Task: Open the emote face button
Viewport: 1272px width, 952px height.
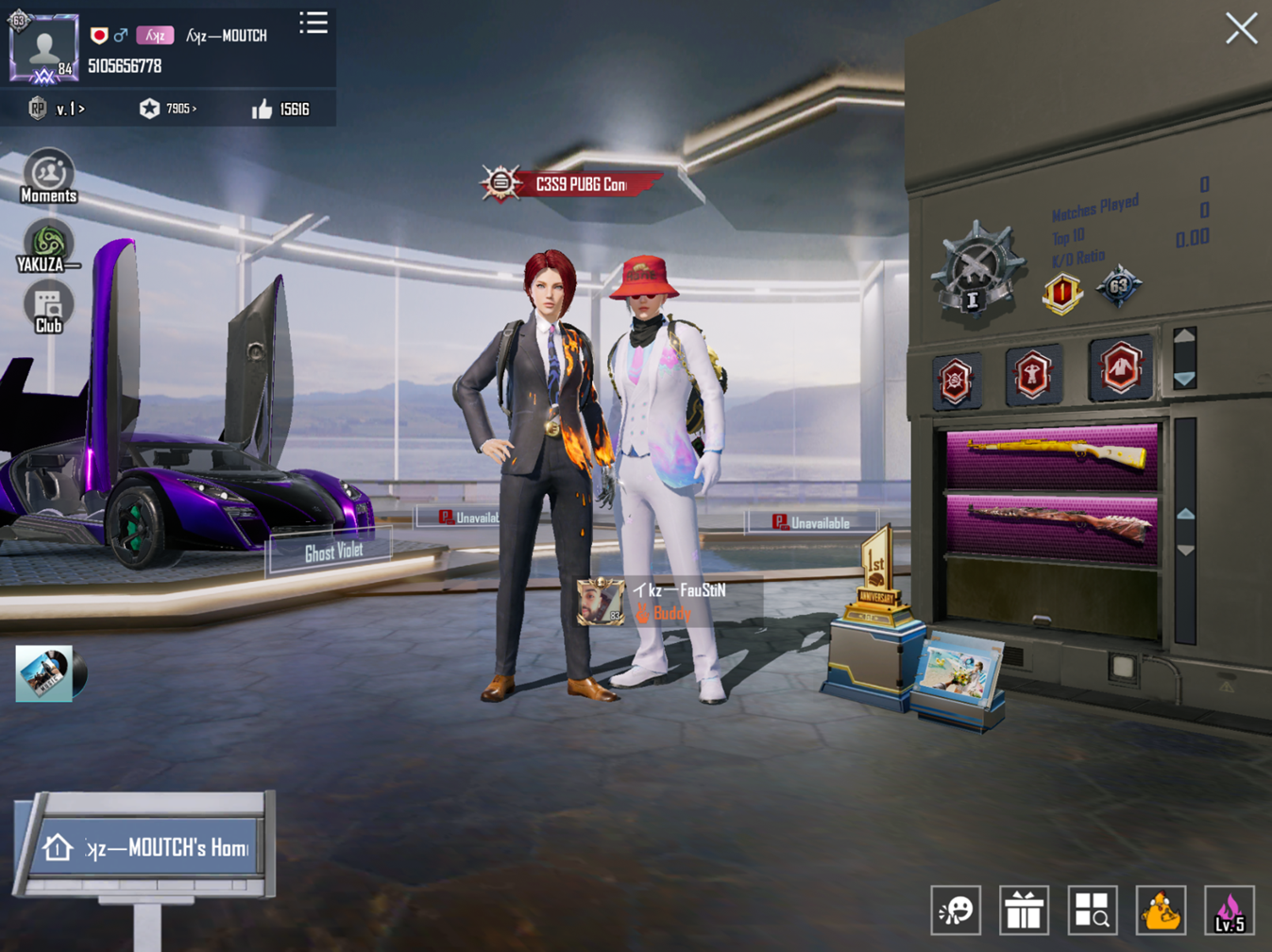Action: point(956,910)
